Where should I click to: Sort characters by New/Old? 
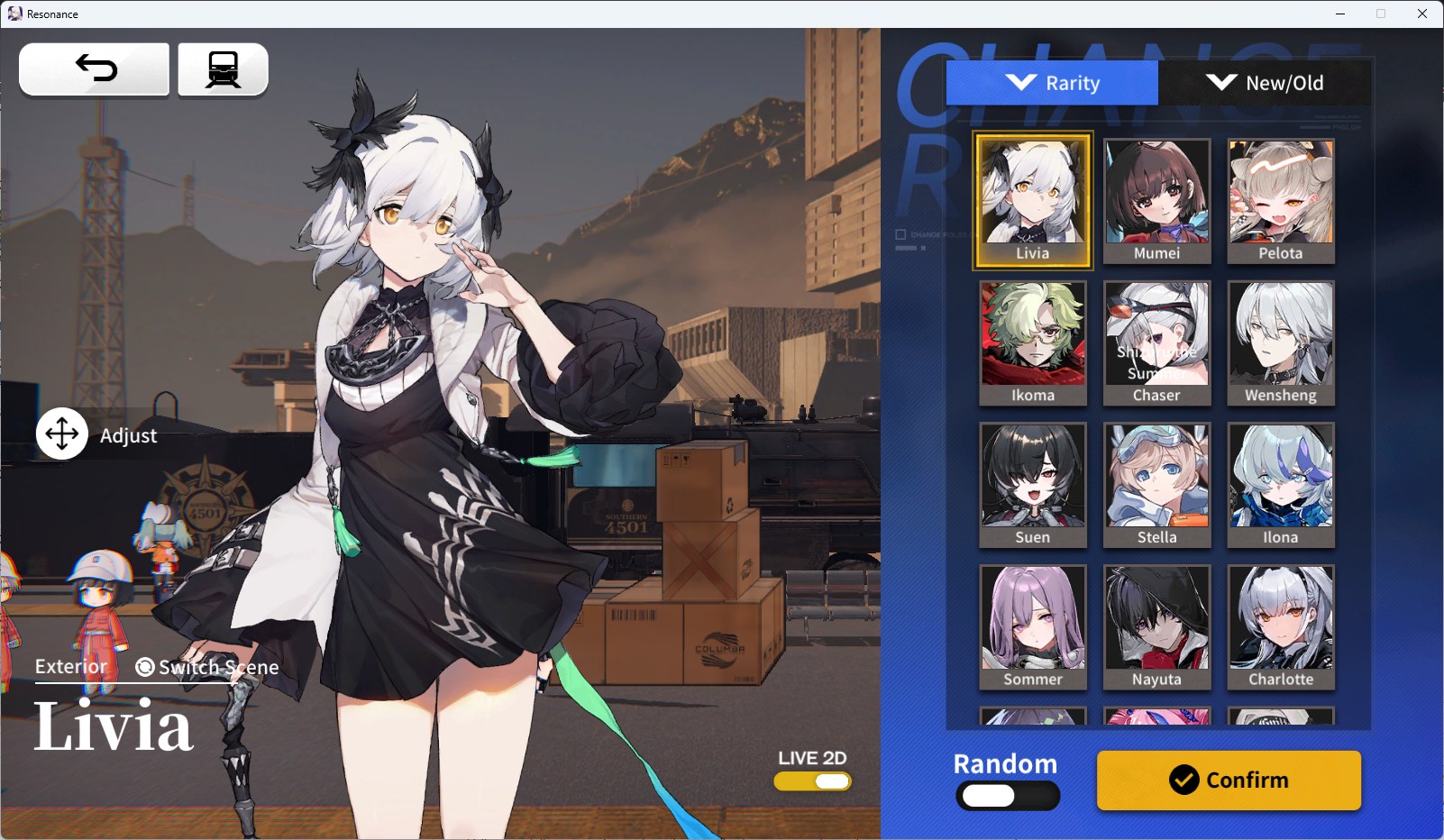pos(1265,83)
